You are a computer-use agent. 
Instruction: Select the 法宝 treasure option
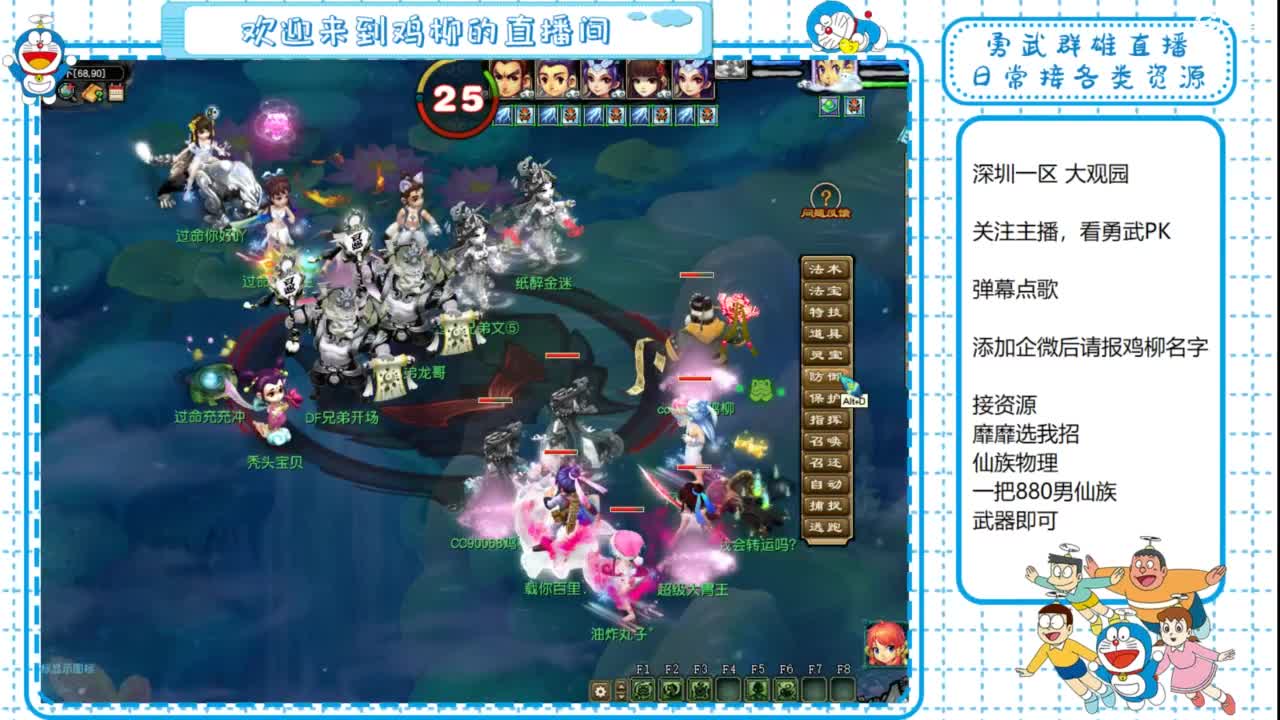point(828,292)
